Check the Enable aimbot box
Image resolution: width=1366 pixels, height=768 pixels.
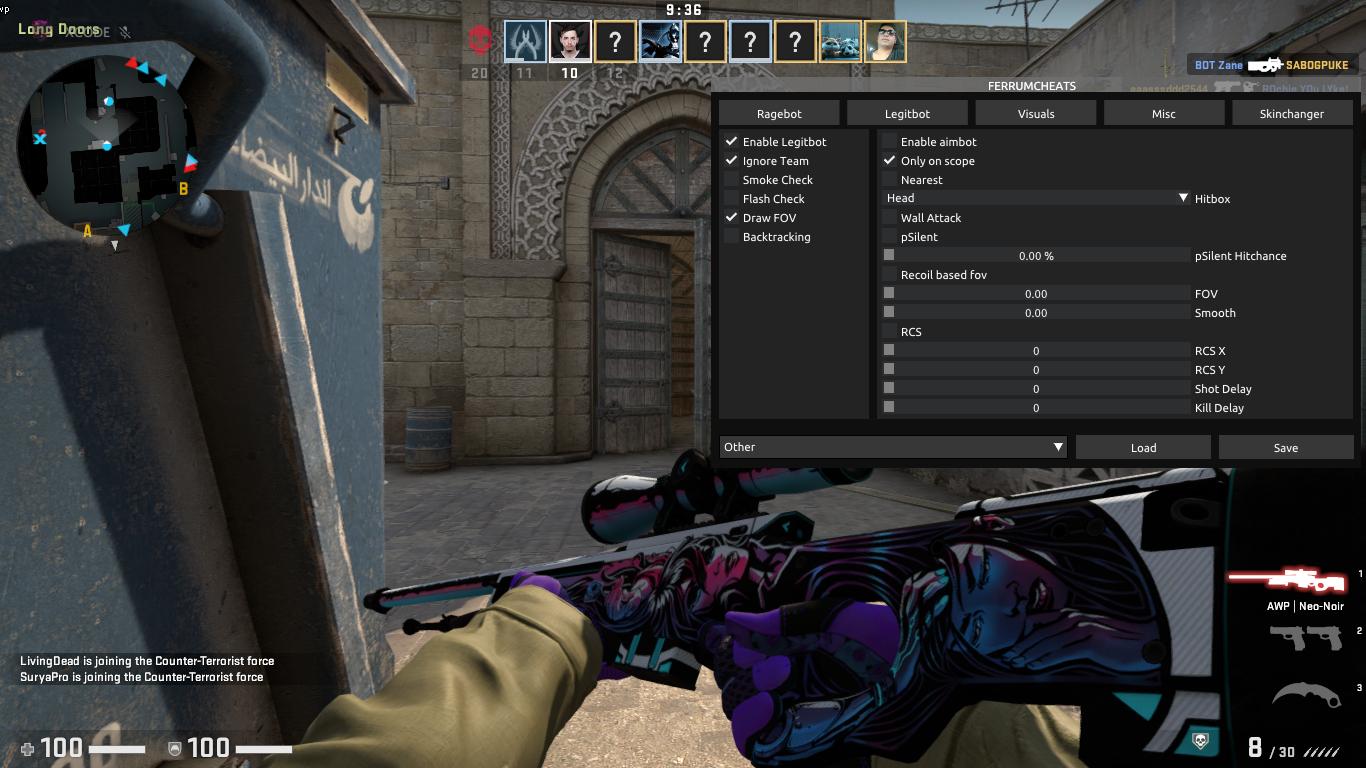(890, 142)
